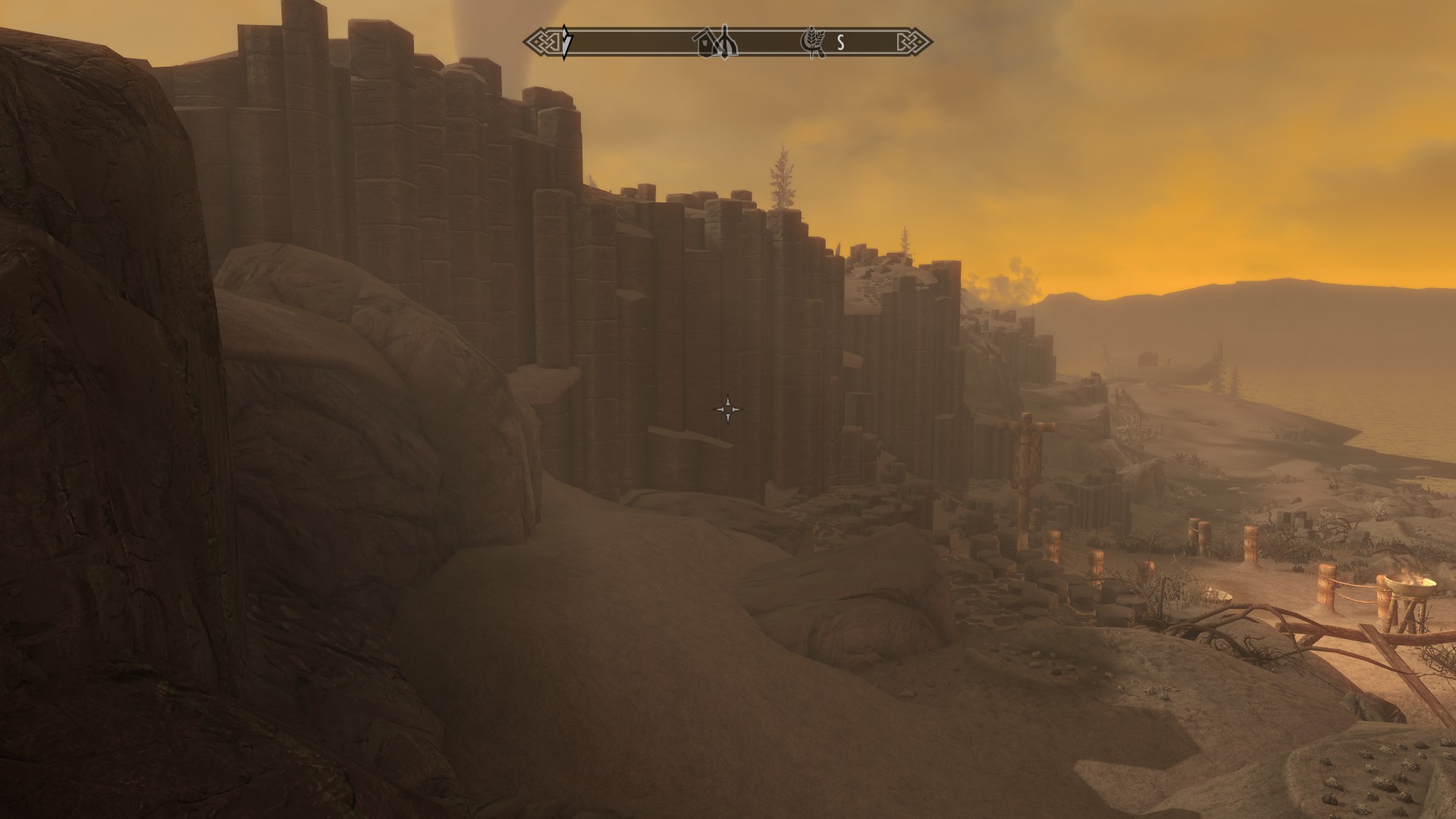Click the wheat and sickle farm marker
Screen dimensions: 1456x819
click(813, 43)
